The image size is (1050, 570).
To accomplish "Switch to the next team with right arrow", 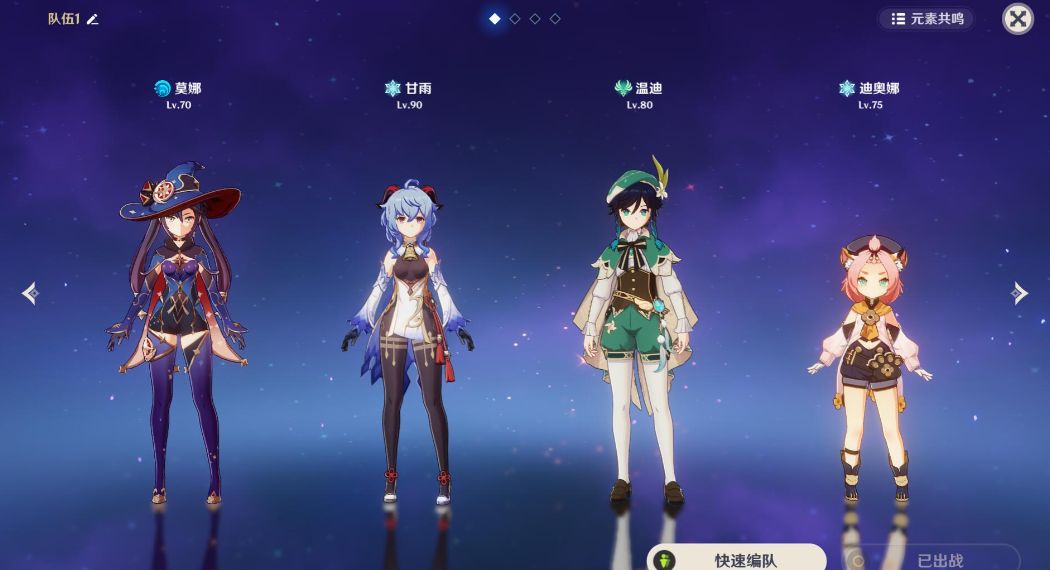I will (1019, 293).
